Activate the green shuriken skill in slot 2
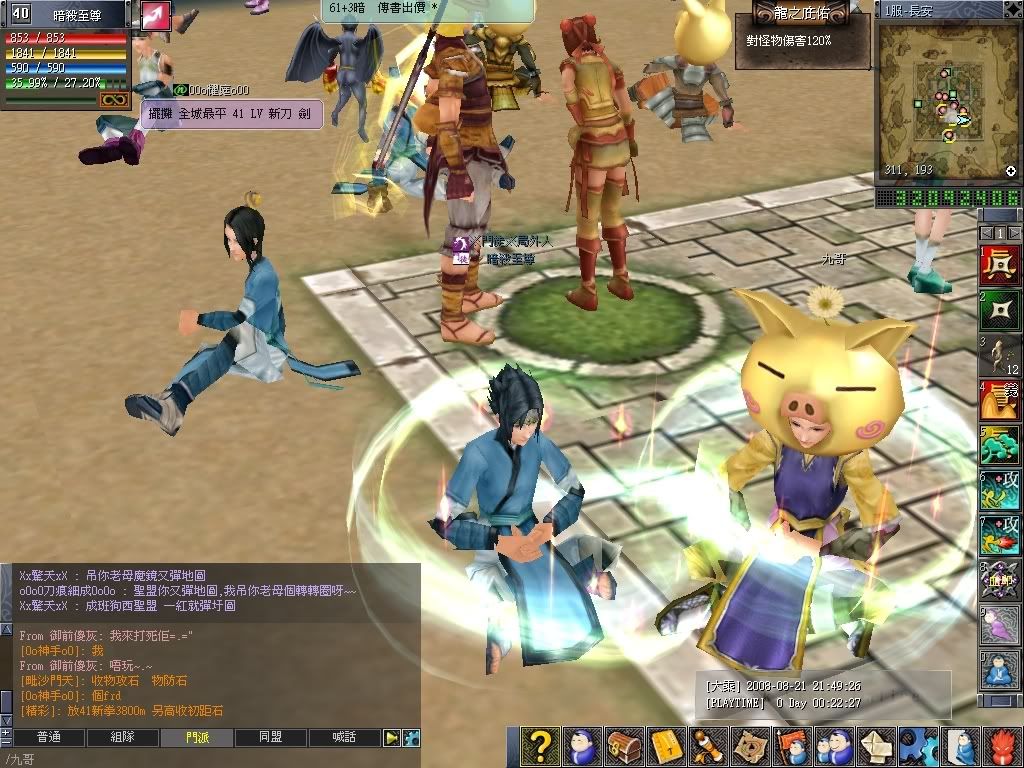Screen dimensions: 1024x768 click(x=1000, y=311)
